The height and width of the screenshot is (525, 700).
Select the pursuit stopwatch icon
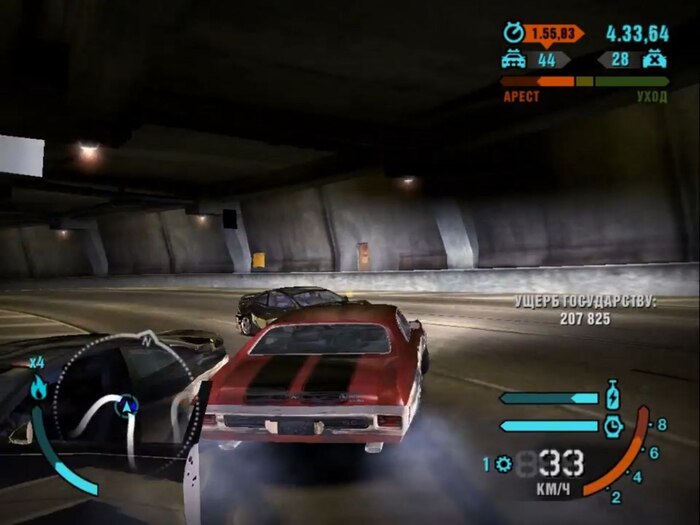click(x=513, y=33)
